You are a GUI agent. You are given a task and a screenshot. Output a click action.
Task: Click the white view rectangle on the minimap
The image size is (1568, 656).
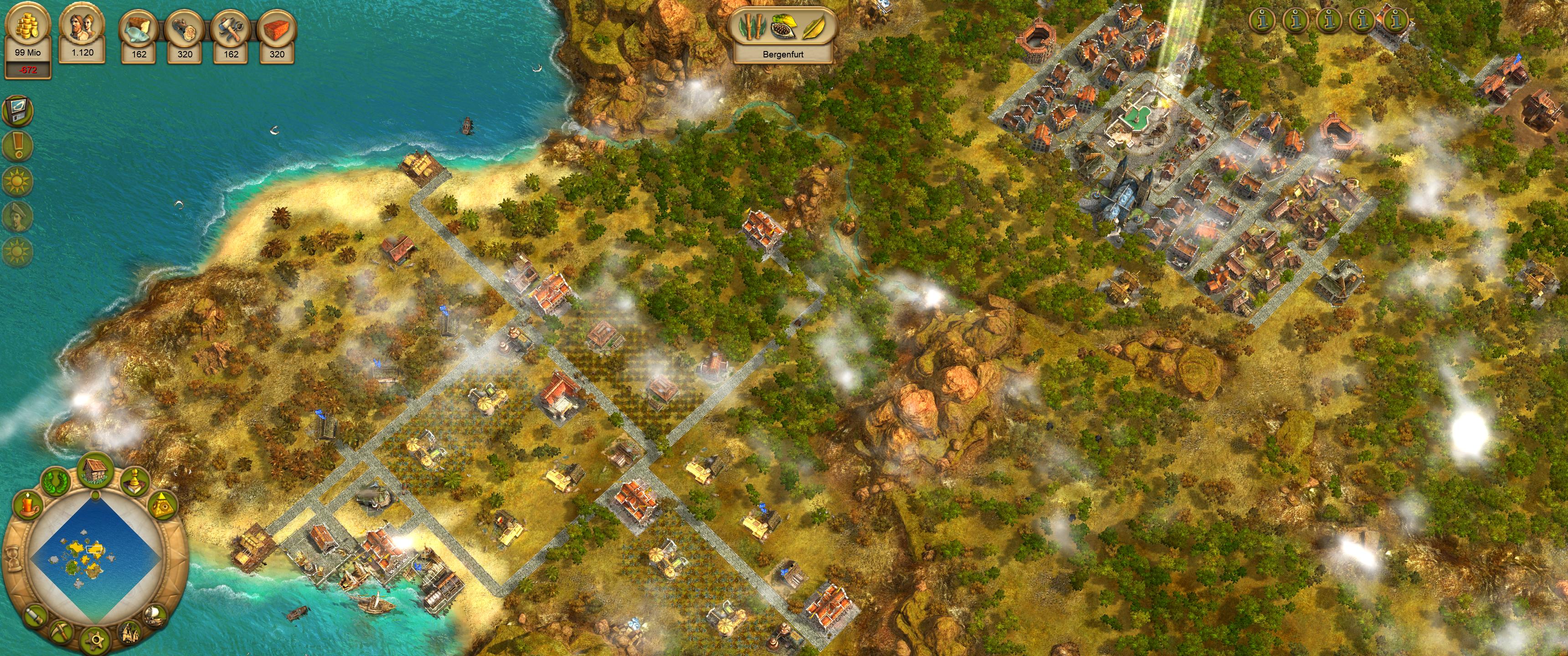pyautogui.click(x=94, y=549)
